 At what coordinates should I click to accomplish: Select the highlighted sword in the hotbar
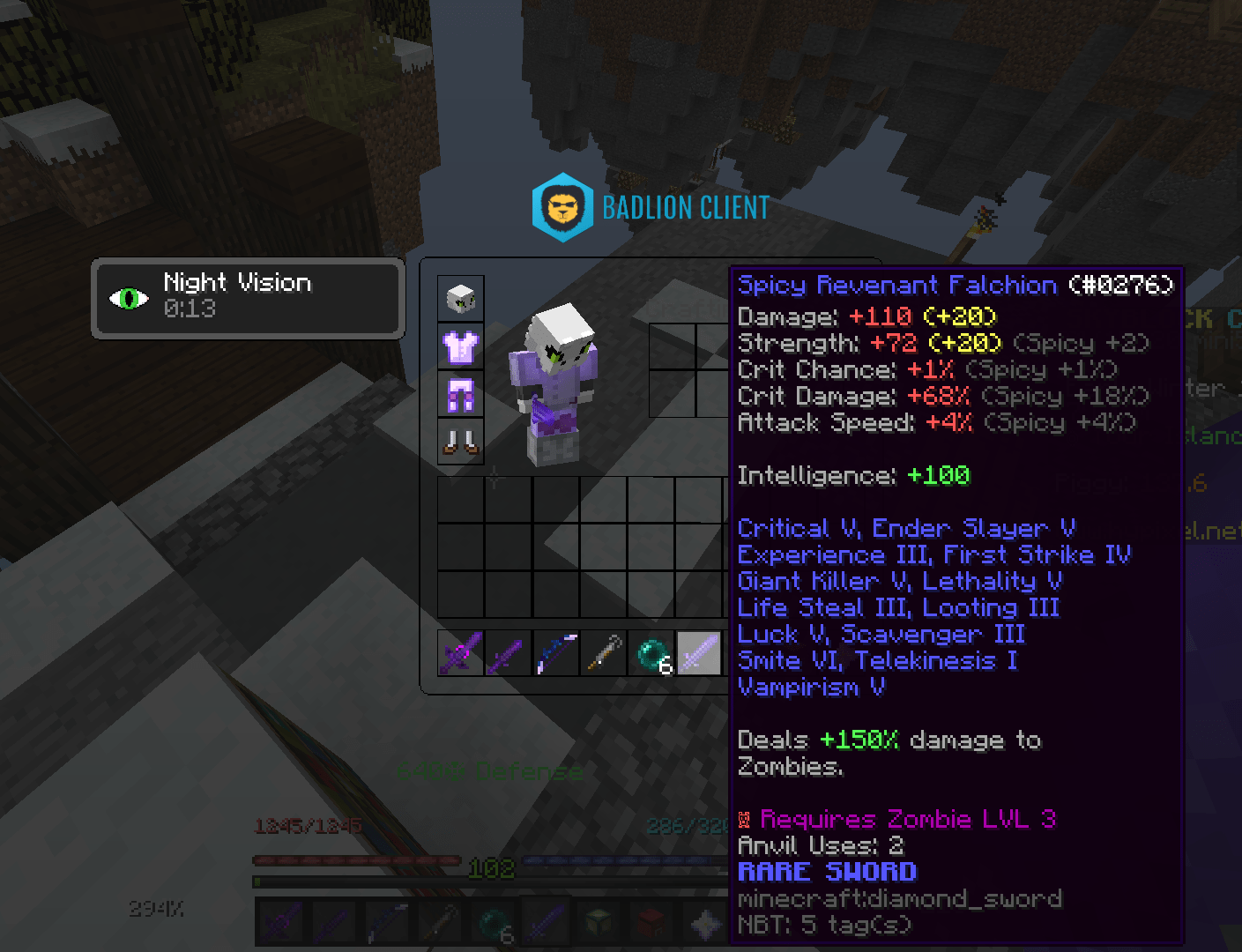point(545,923)
